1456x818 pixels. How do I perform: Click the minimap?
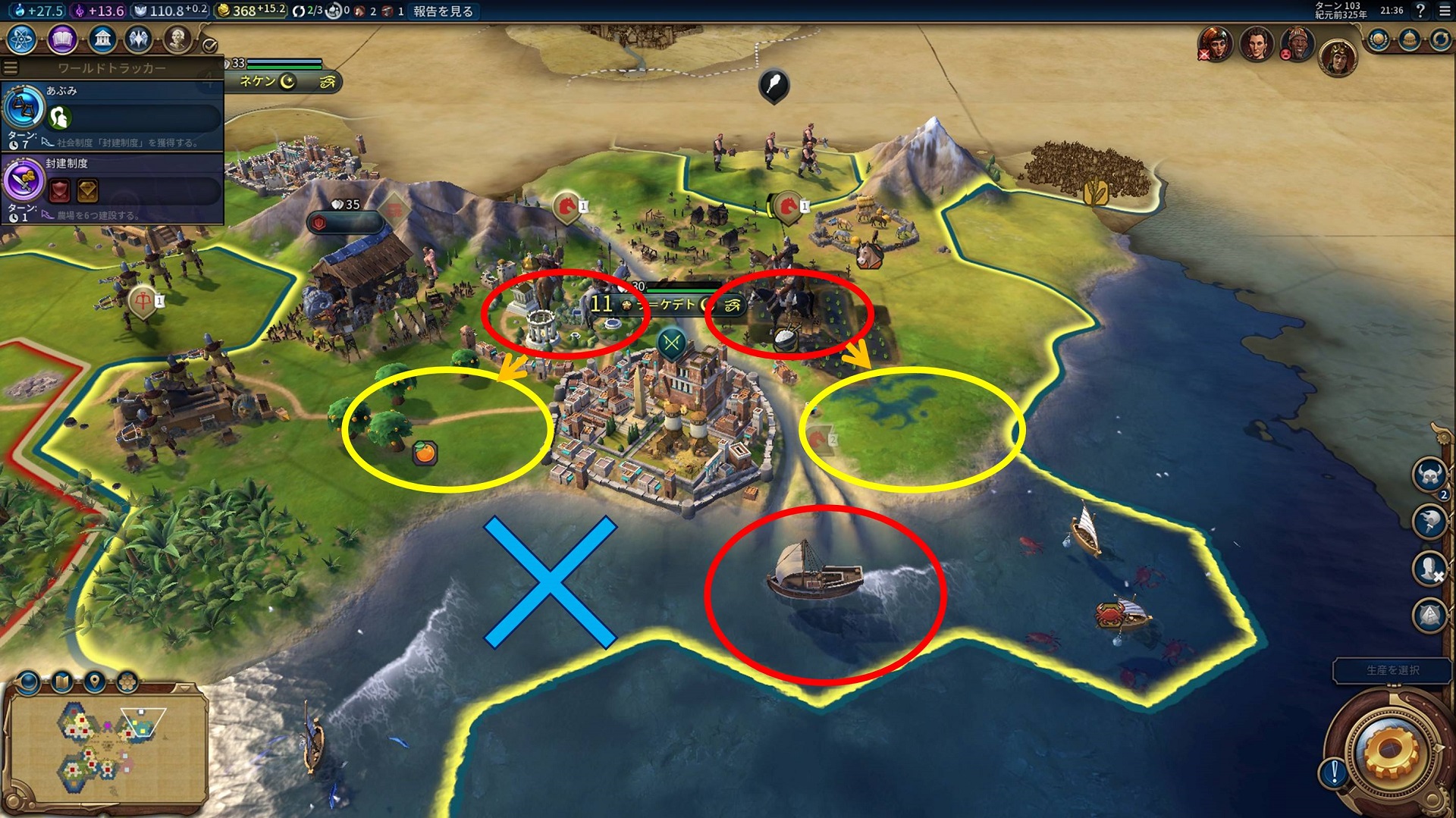106,747
